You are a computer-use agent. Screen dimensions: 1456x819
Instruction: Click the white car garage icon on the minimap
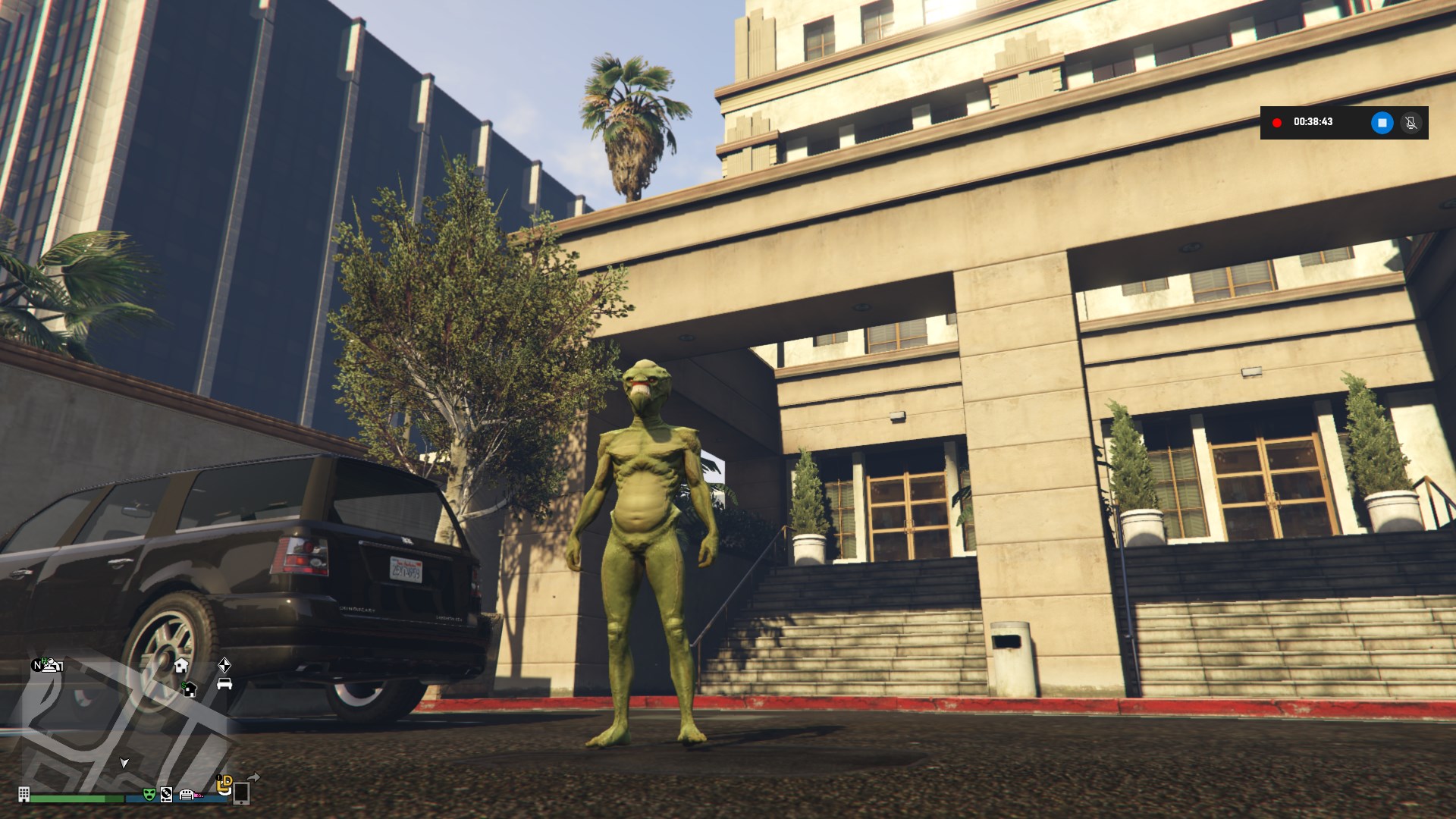tap(224, 684)
